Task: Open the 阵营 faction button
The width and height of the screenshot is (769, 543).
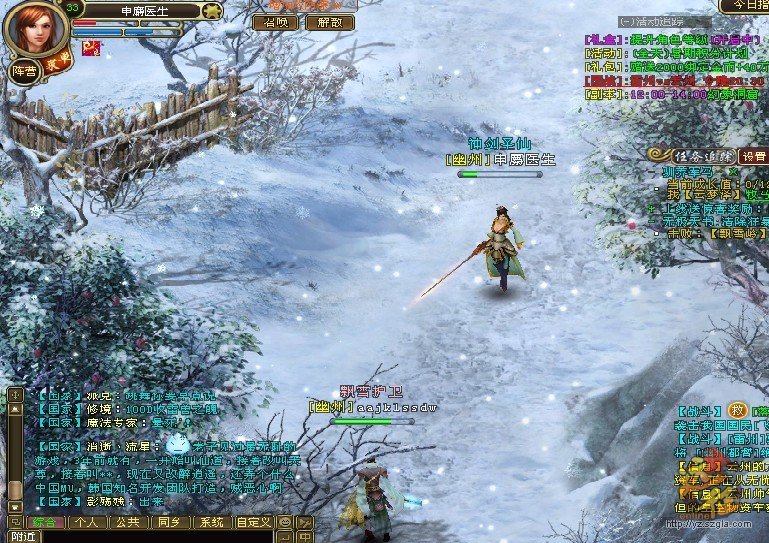Action: [24, 71]
